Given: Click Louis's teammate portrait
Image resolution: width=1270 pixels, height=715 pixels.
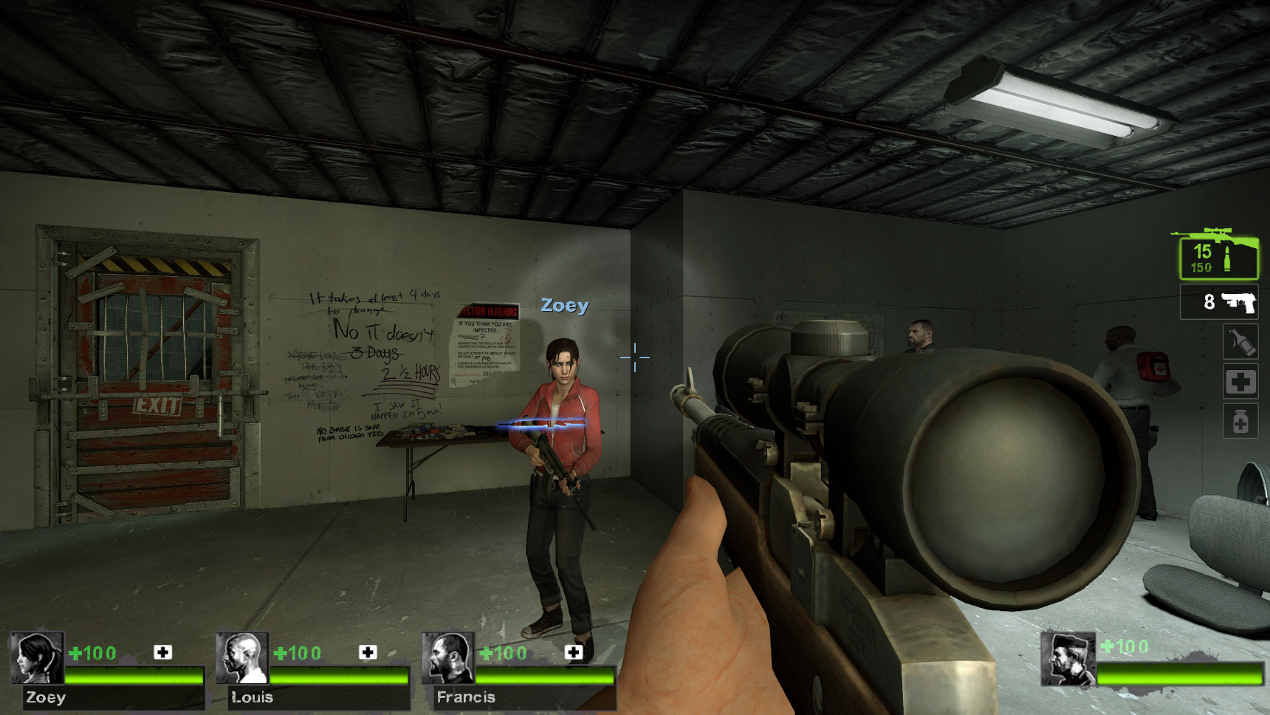Looking at the screenshot, I should (x=242, y=658).
